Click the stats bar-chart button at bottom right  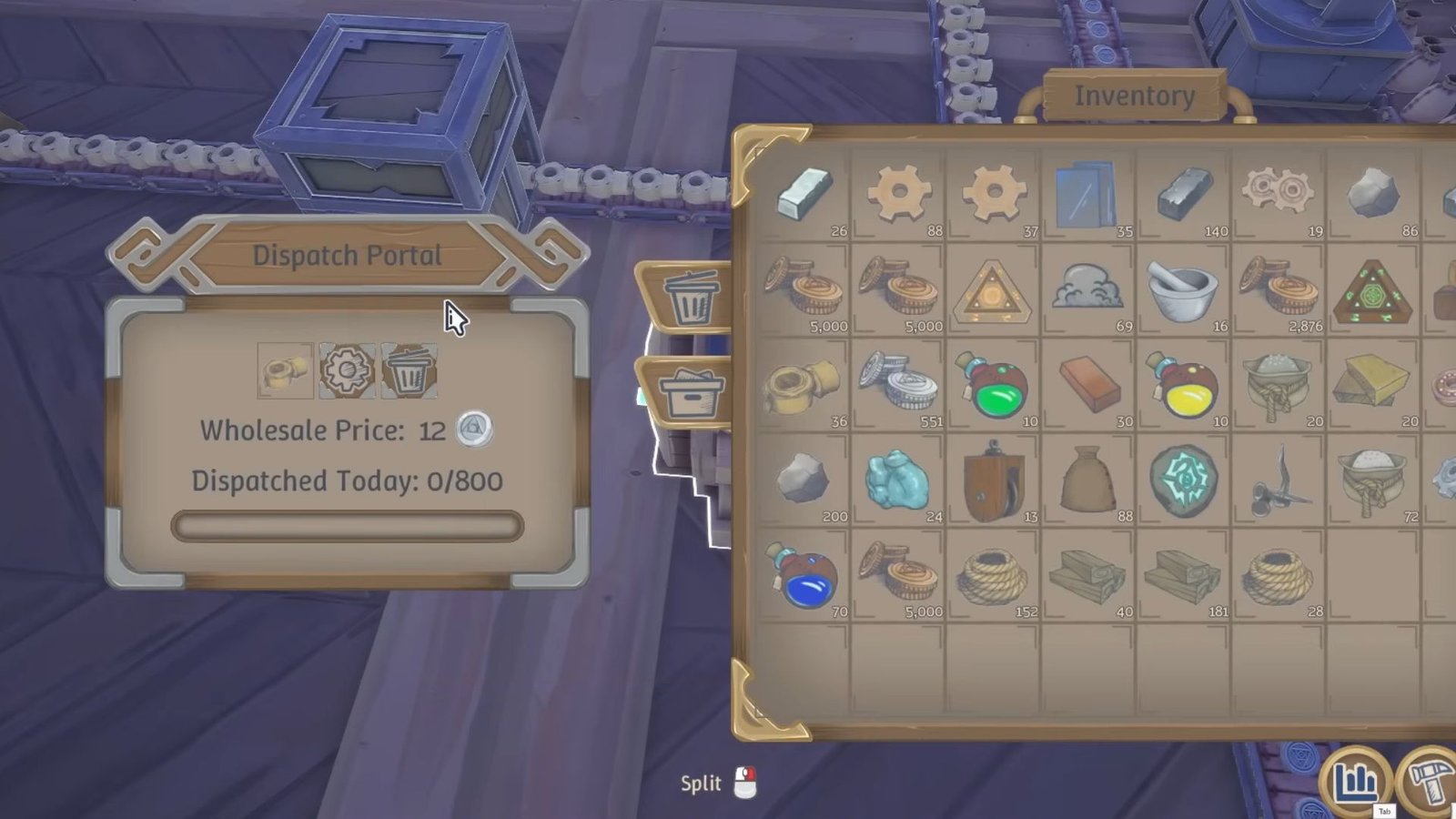(1355, 780)
